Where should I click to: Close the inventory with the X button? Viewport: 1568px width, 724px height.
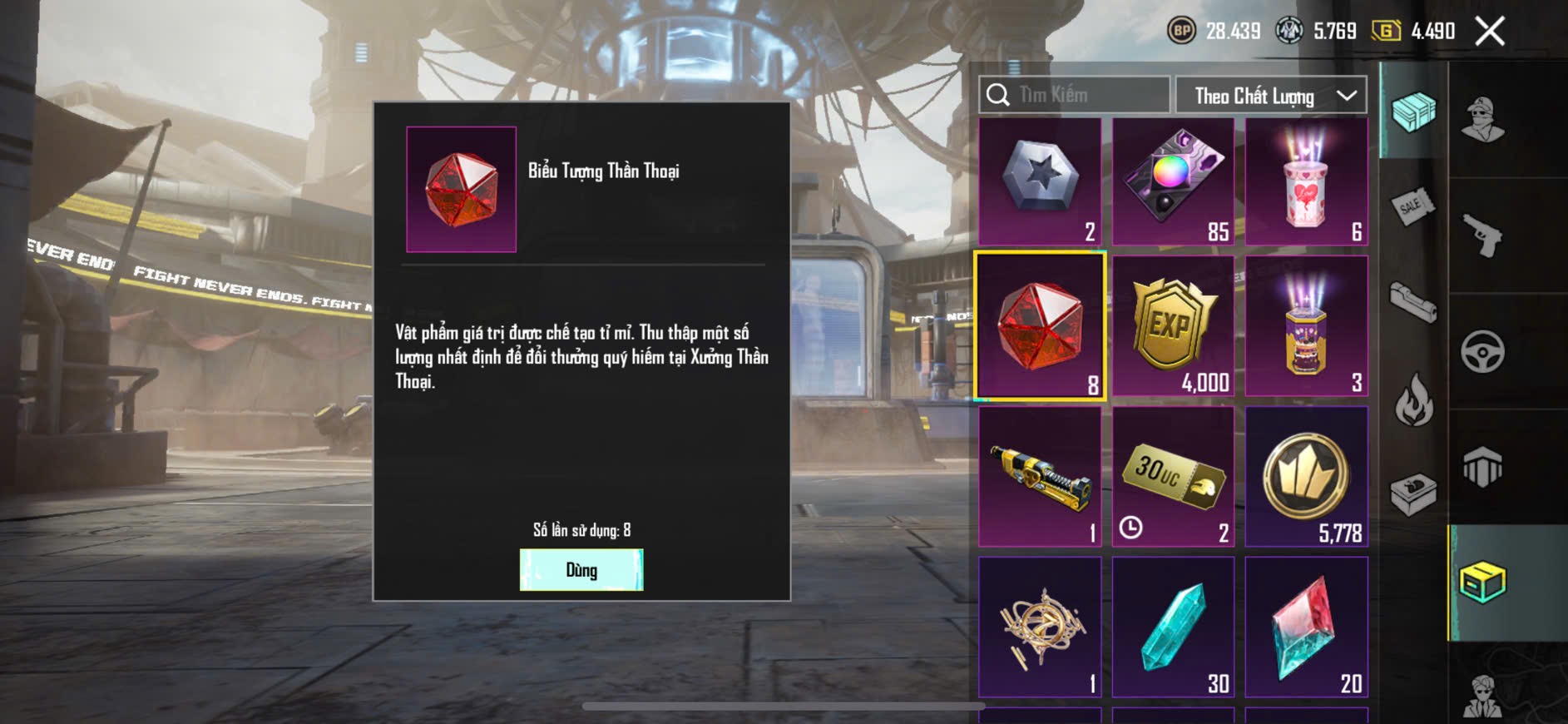1490,32
